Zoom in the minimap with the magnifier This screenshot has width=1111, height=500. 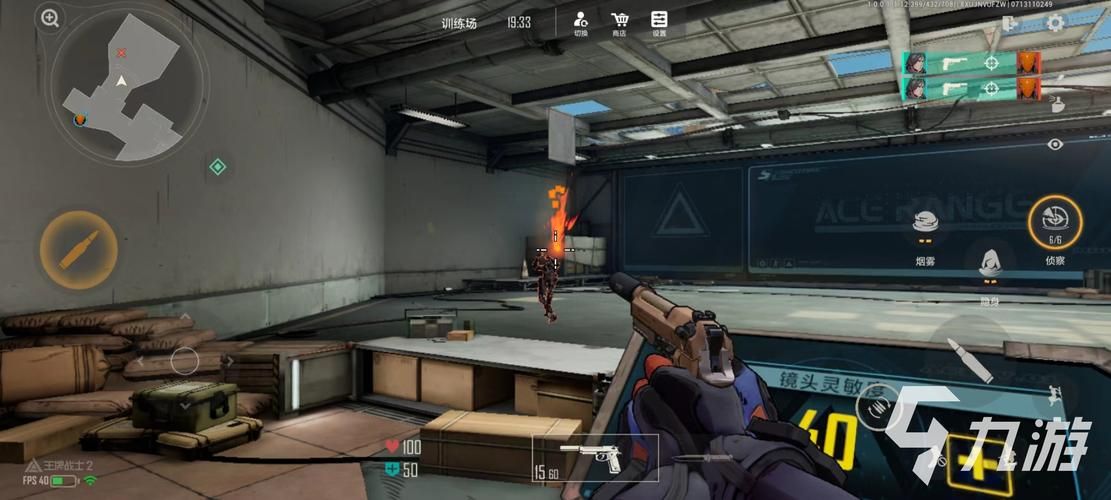click(50, 18)
